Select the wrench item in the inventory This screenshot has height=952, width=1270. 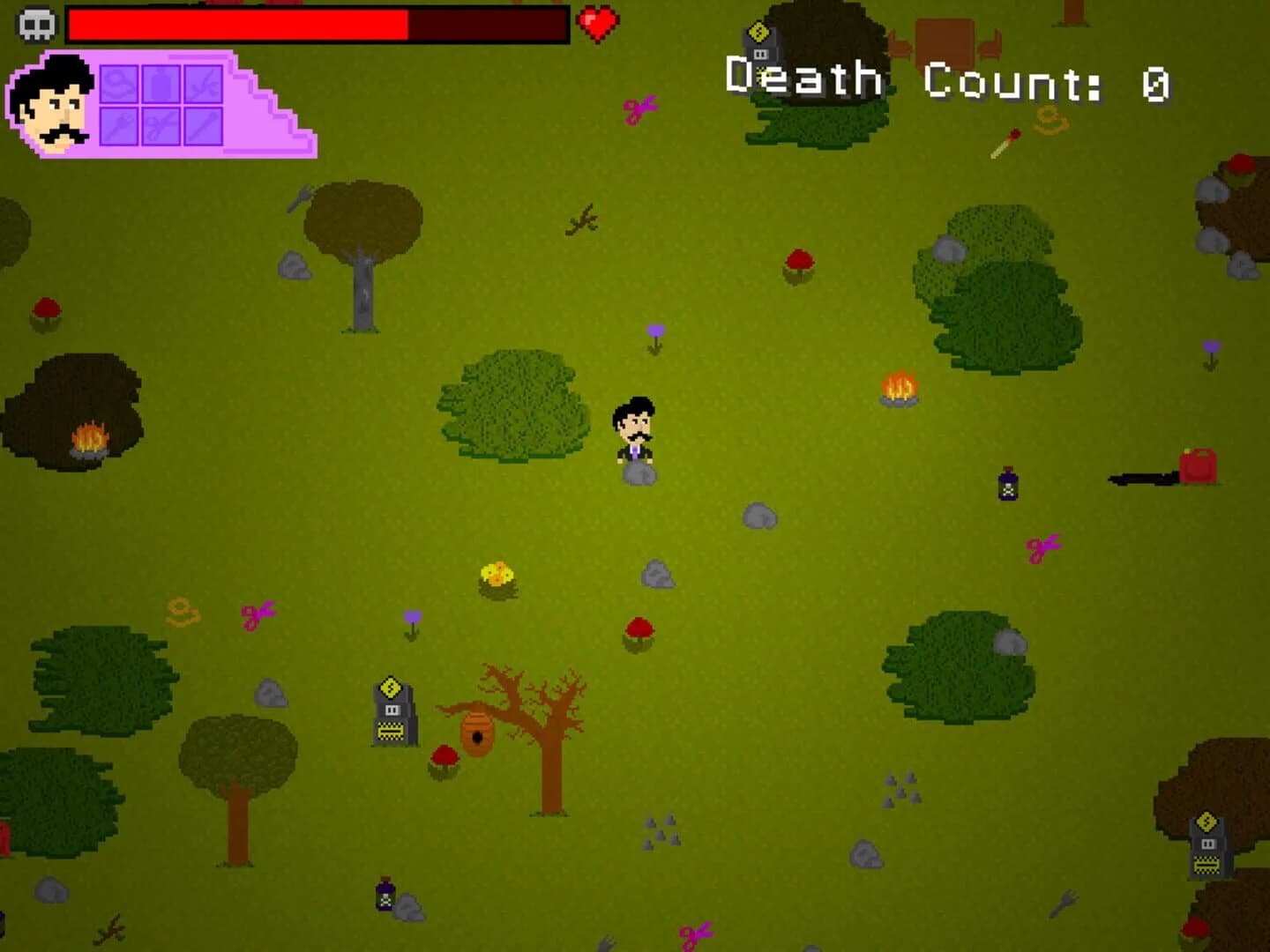(x=119, y=126)
